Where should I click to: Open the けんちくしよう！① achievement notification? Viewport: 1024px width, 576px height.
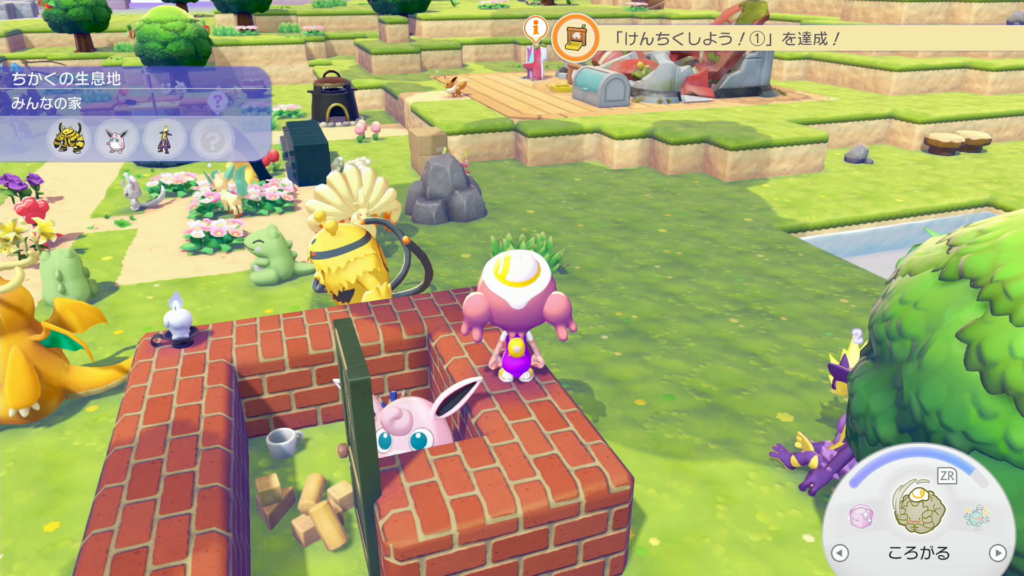(x=714, y=38)
